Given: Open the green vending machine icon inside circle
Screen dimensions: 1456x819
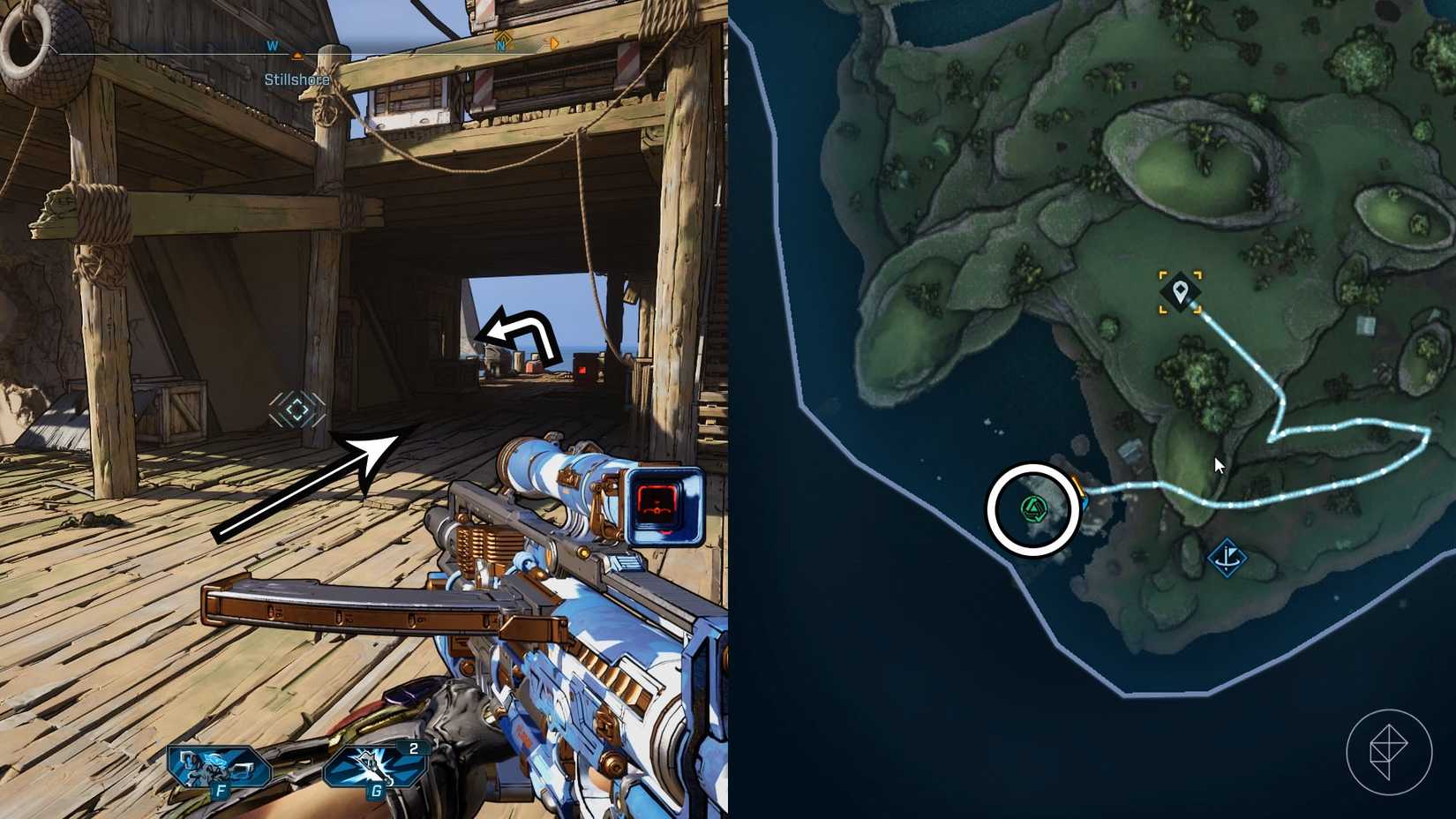Looking at the screenshot, I should pyautogui.click(x=1032, y=507).
